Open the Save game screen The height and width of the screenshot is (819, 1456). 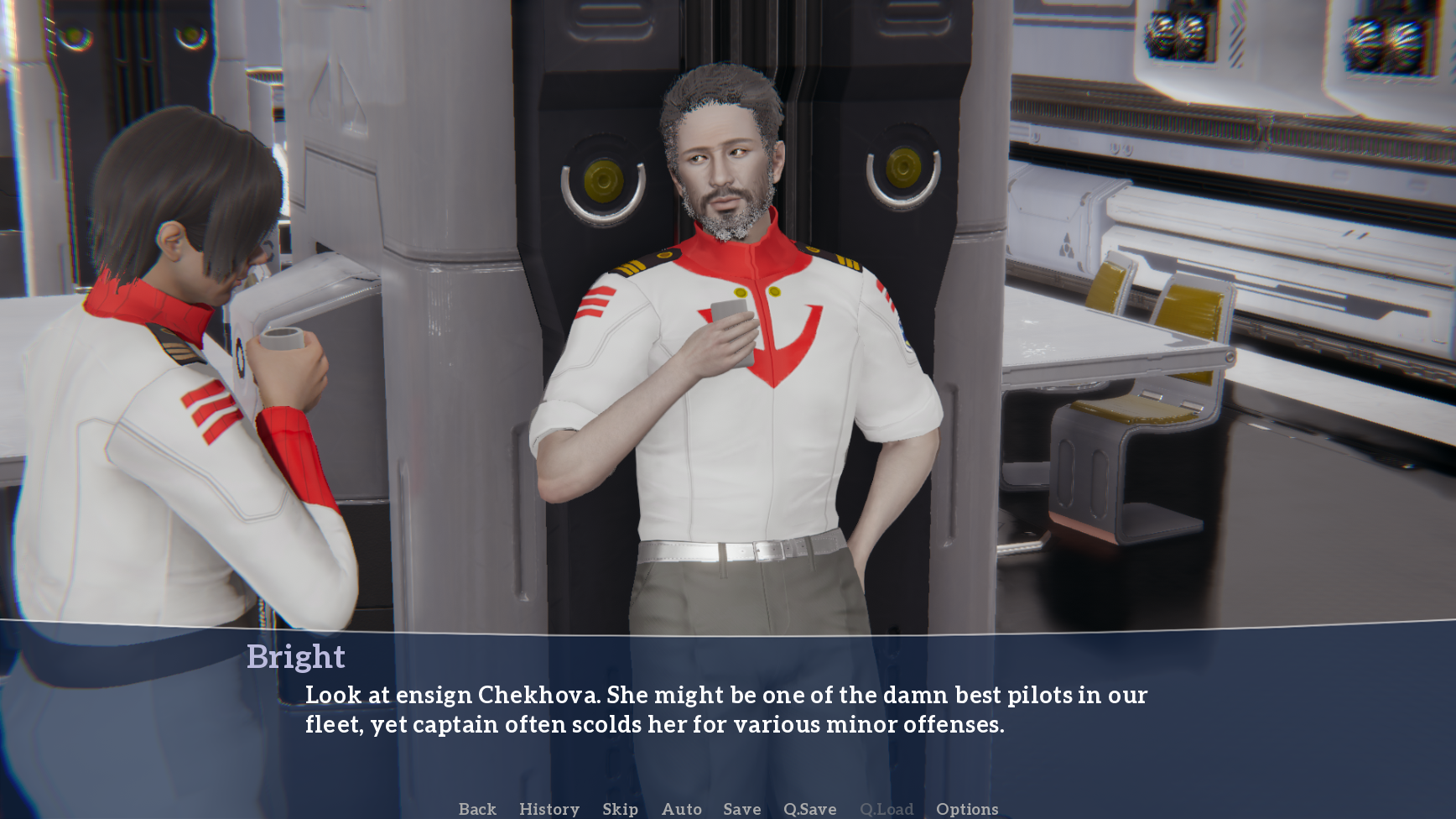tap(742, 809)
